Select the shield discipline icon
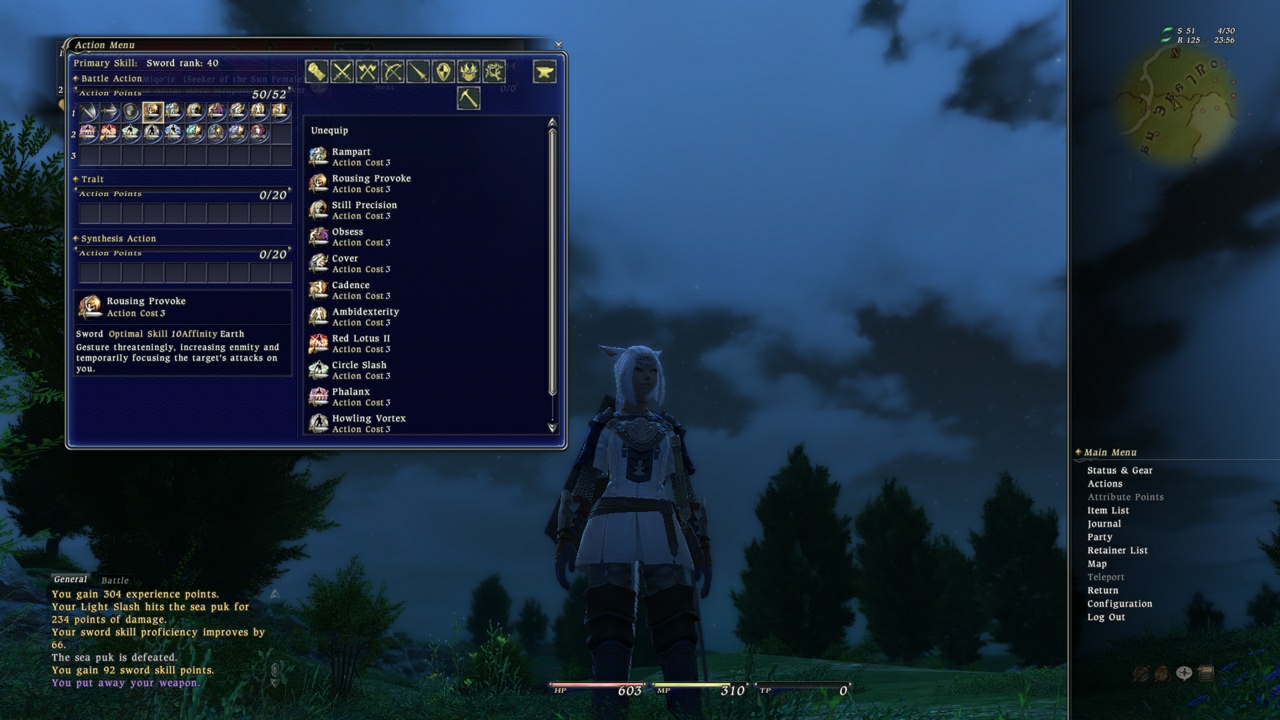 (x=441, y=72)
